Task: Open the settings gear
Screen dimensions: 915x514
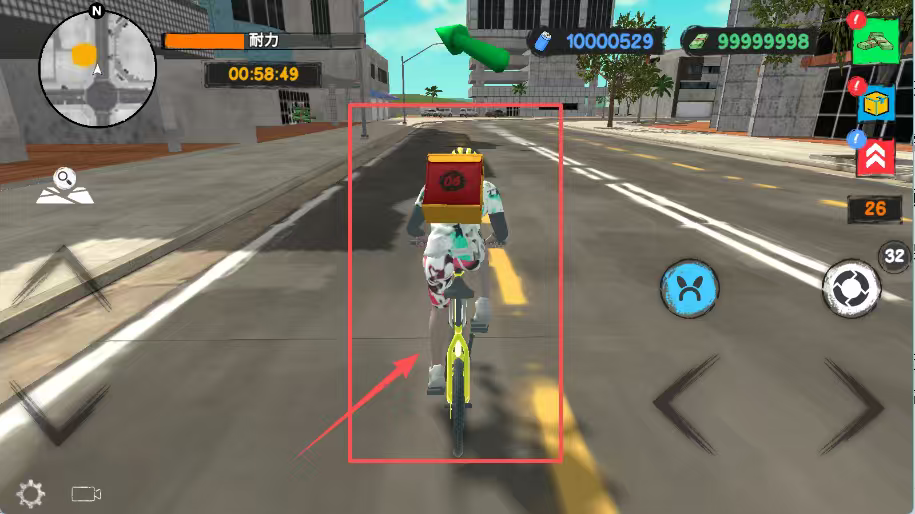Action: (31, 493)
